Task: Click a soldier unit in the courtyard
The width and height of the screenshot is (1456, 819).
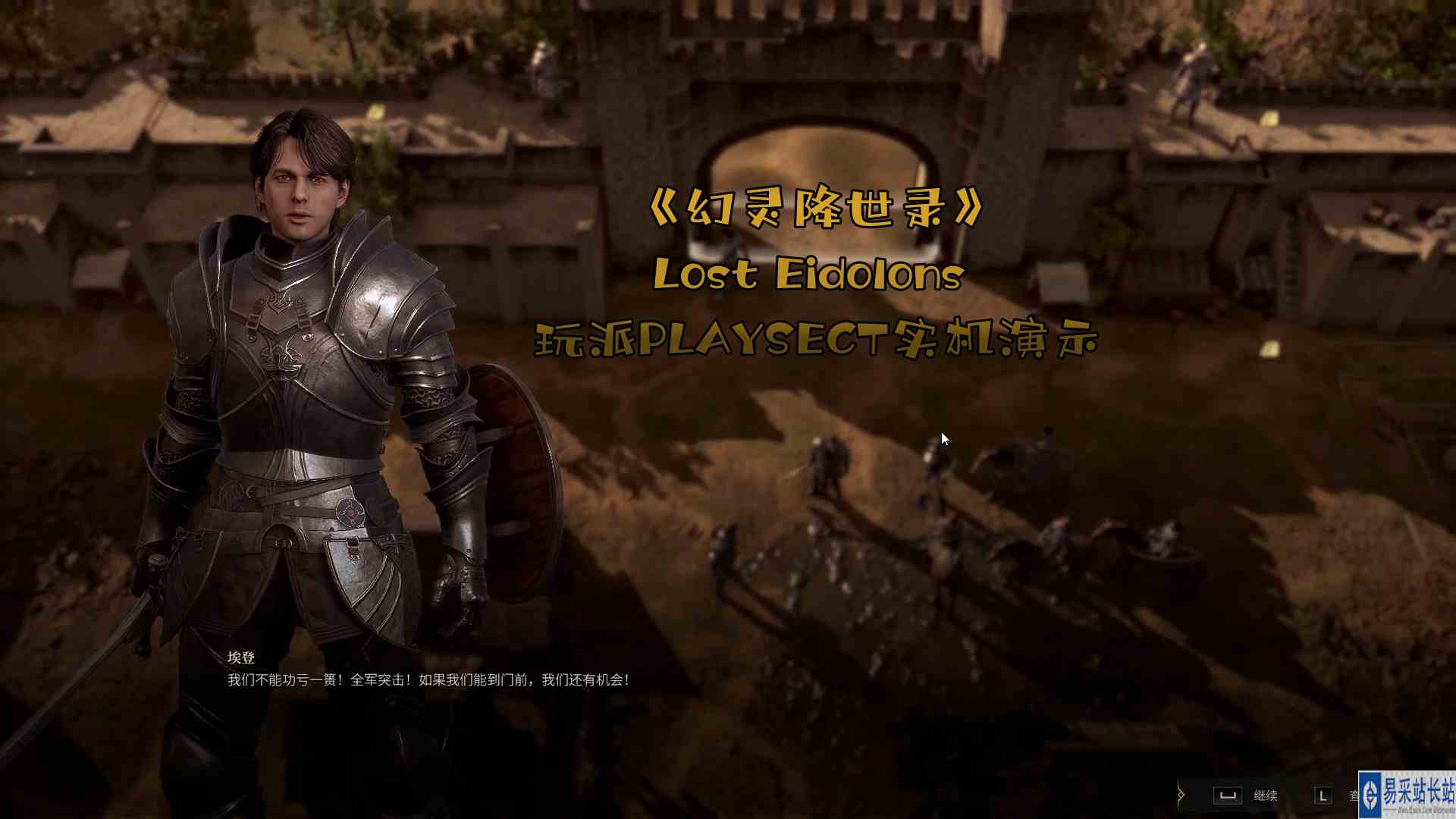Action: pyautogui.click(x=827, y=463)
